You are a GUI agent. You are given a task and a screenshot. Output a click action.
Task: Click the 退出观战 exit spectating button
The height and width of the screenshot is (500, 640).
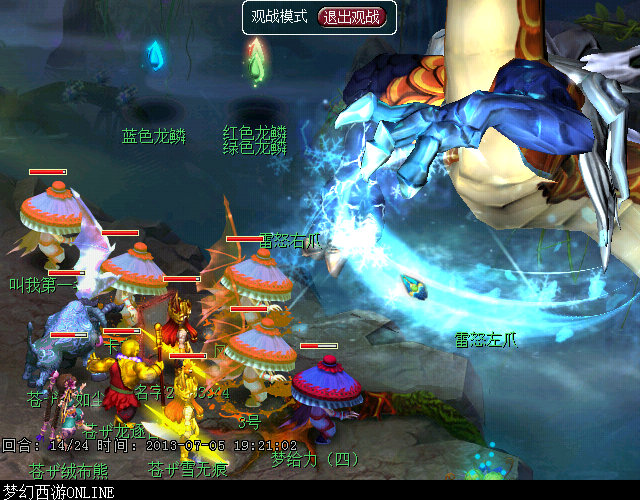coord(350,17)
